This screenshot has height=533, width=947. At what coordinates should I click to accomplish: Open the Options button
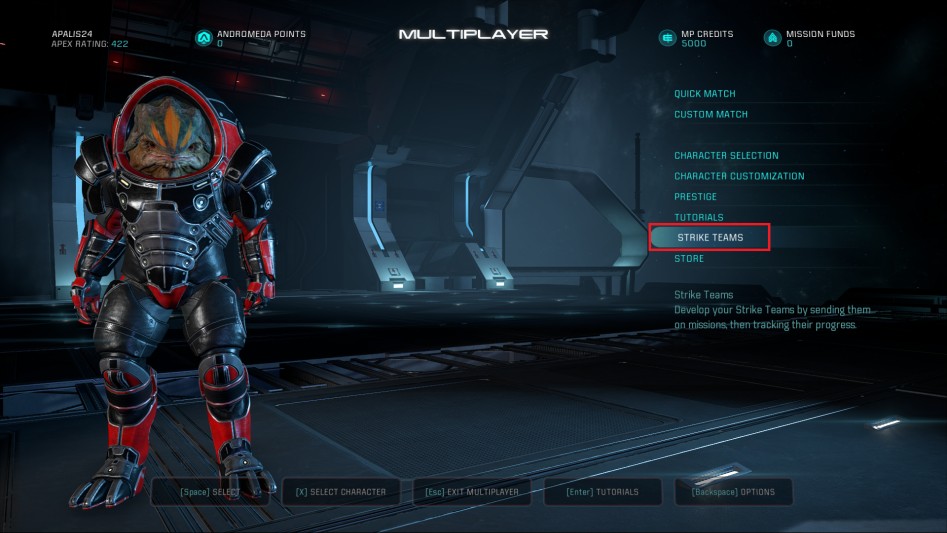pos(734,492)
